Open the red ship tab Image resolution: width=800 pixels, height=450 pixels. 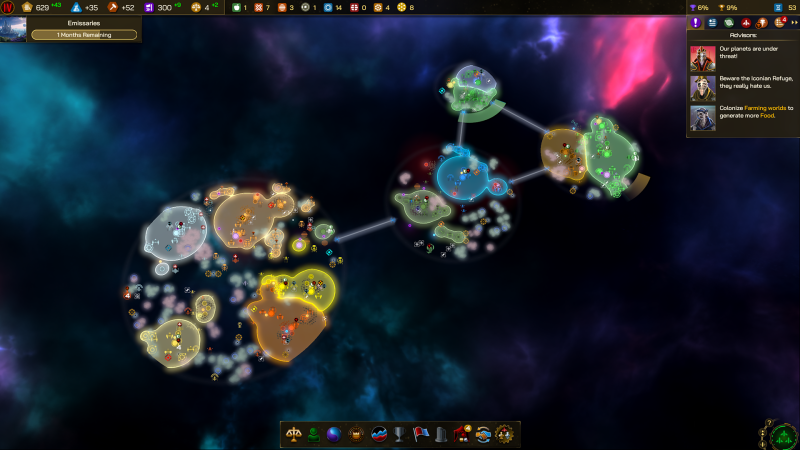click(746, 23)
